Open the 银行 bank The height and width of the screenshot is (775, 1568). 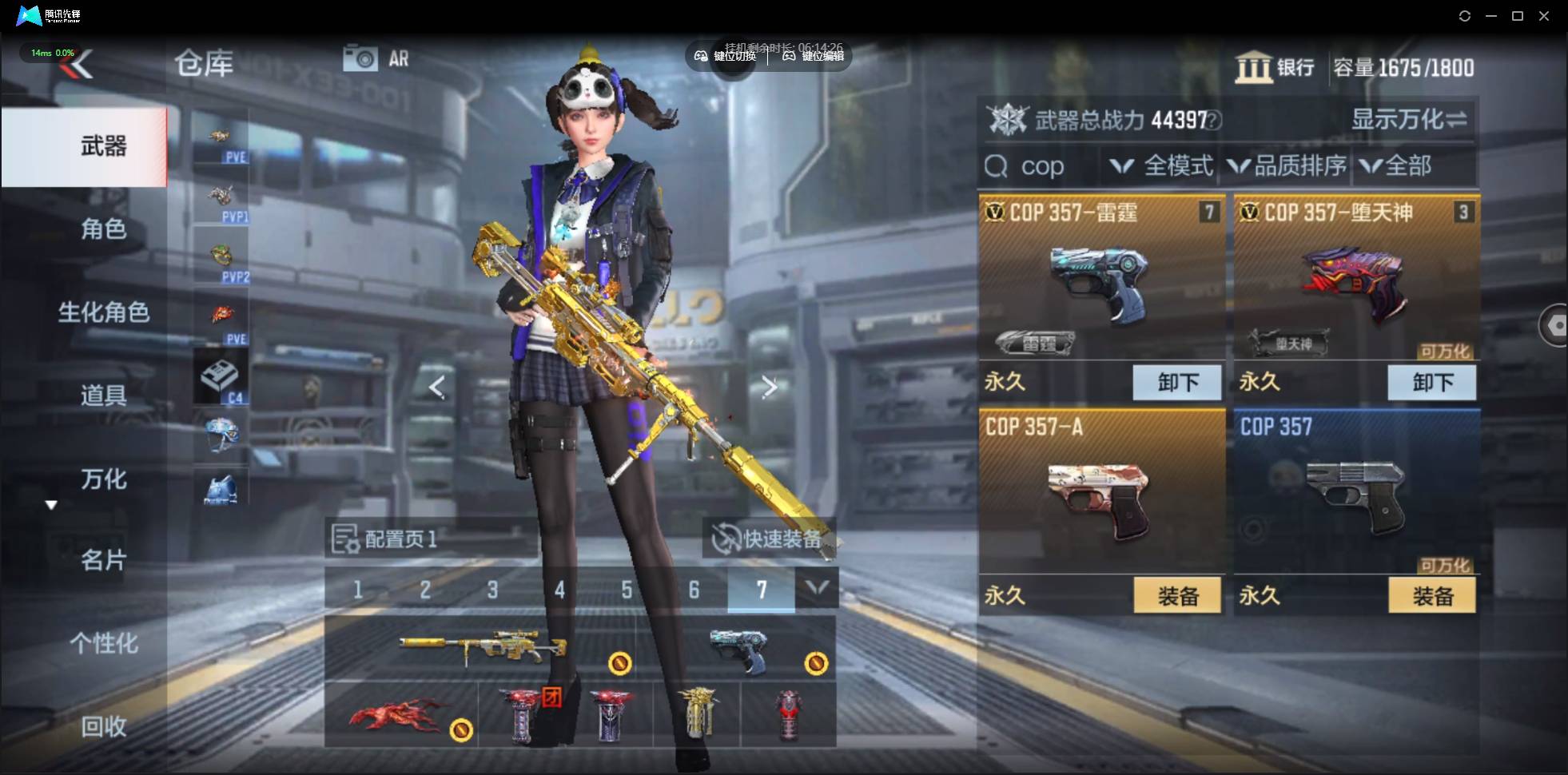1275,68
